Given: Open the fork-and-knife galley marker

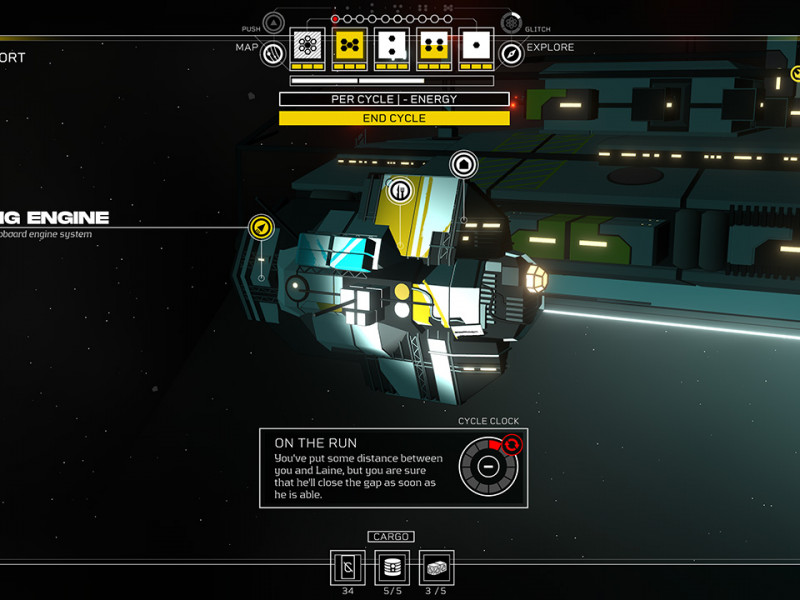Looking at the screenshot, I should 399,188.
